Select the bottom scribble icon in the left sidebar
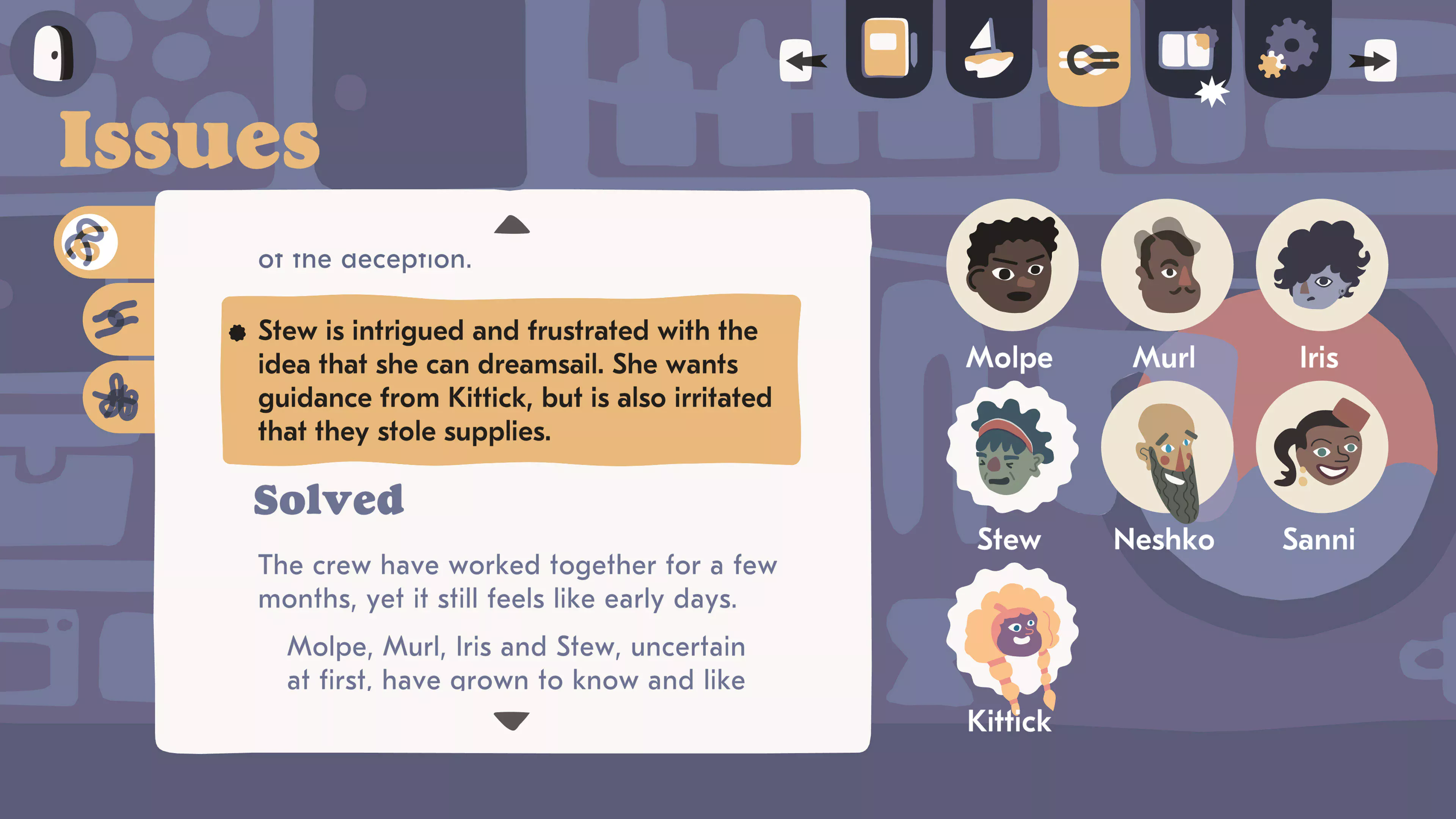 click(119, 395)
